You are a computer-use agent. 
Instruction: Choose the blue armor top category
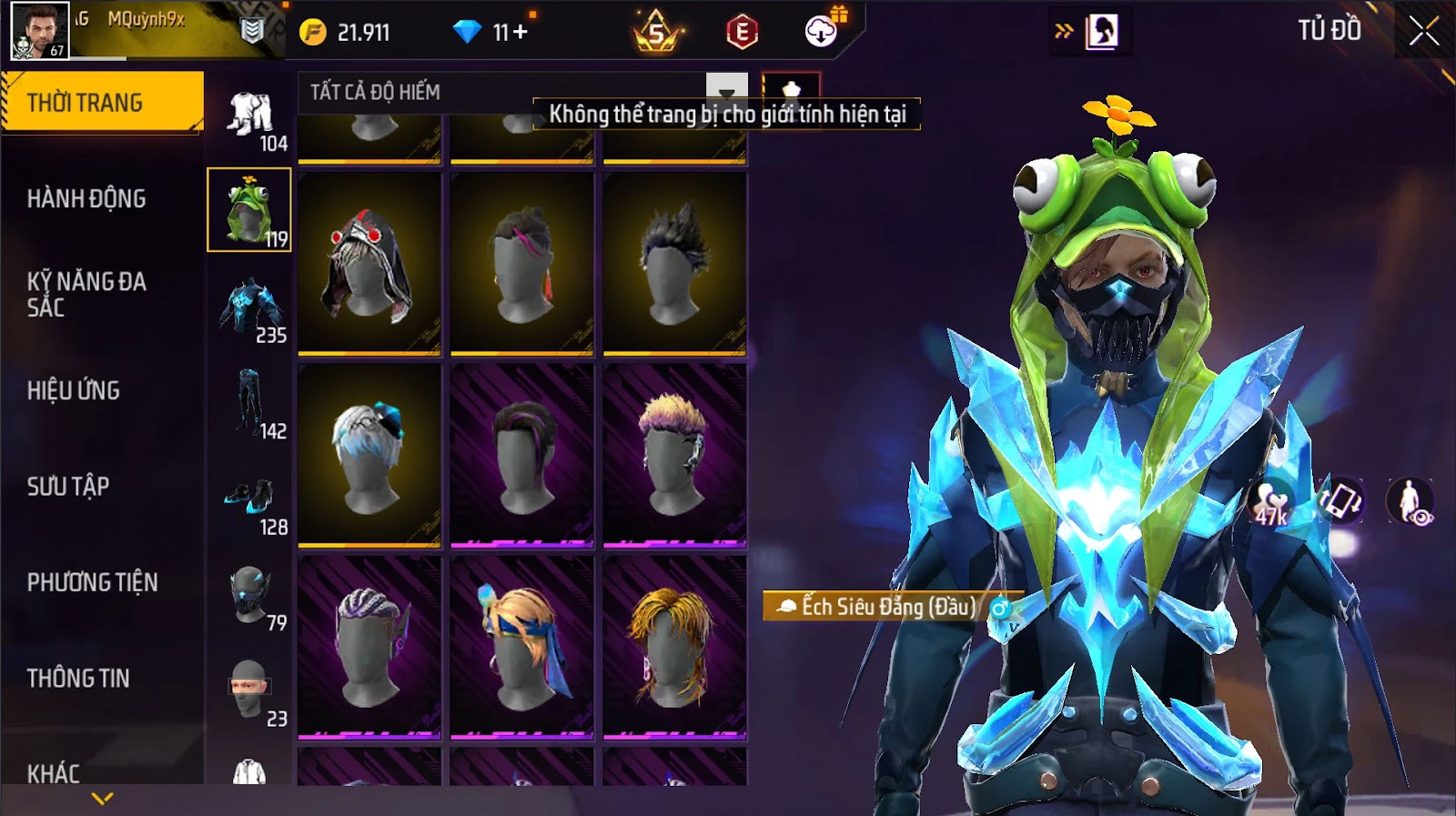(x=250, y=307)
